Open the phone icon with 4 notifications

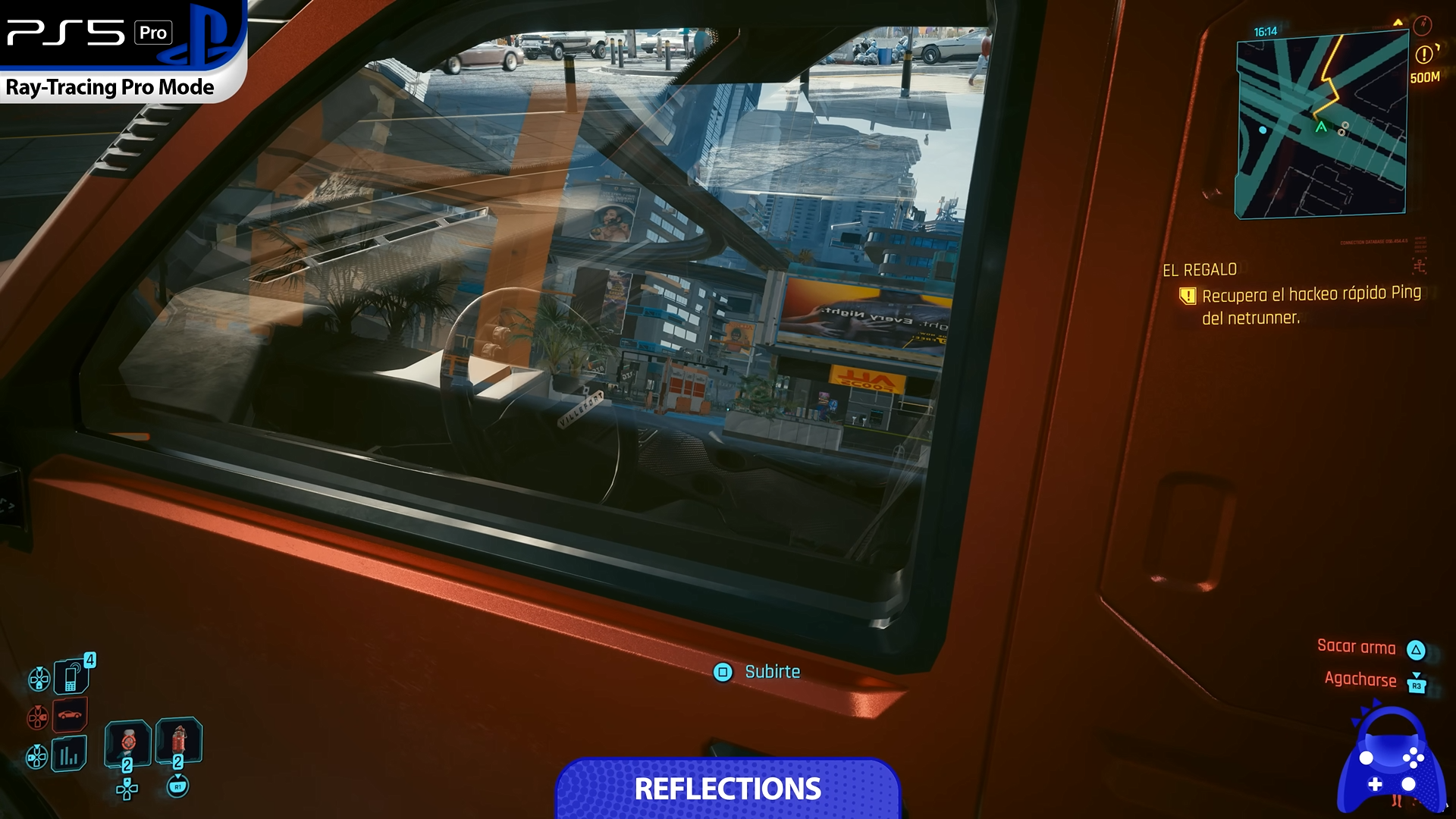(71, 675)
